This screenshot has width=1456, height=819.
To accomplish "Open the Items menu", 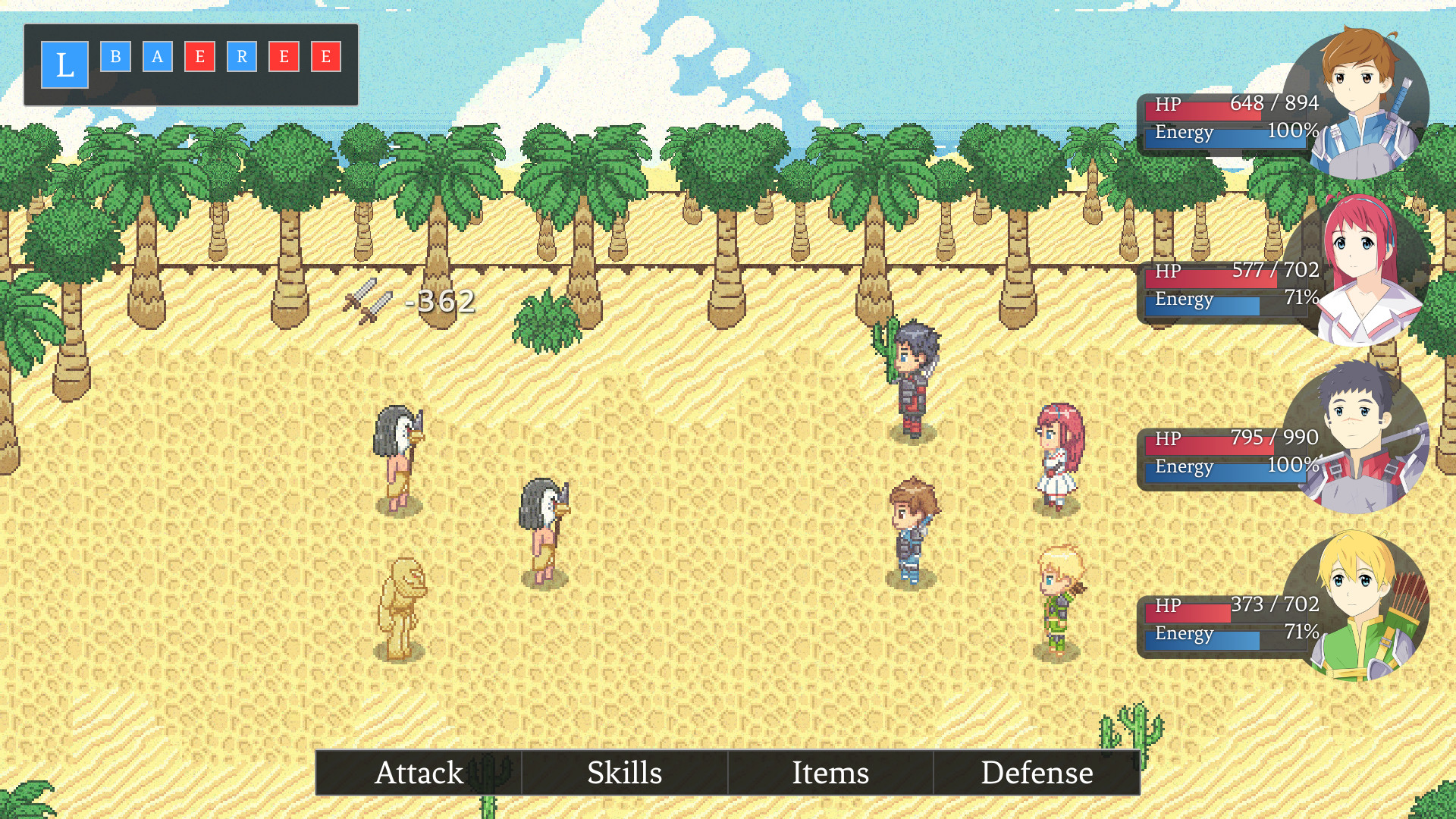I will (830, 773).
